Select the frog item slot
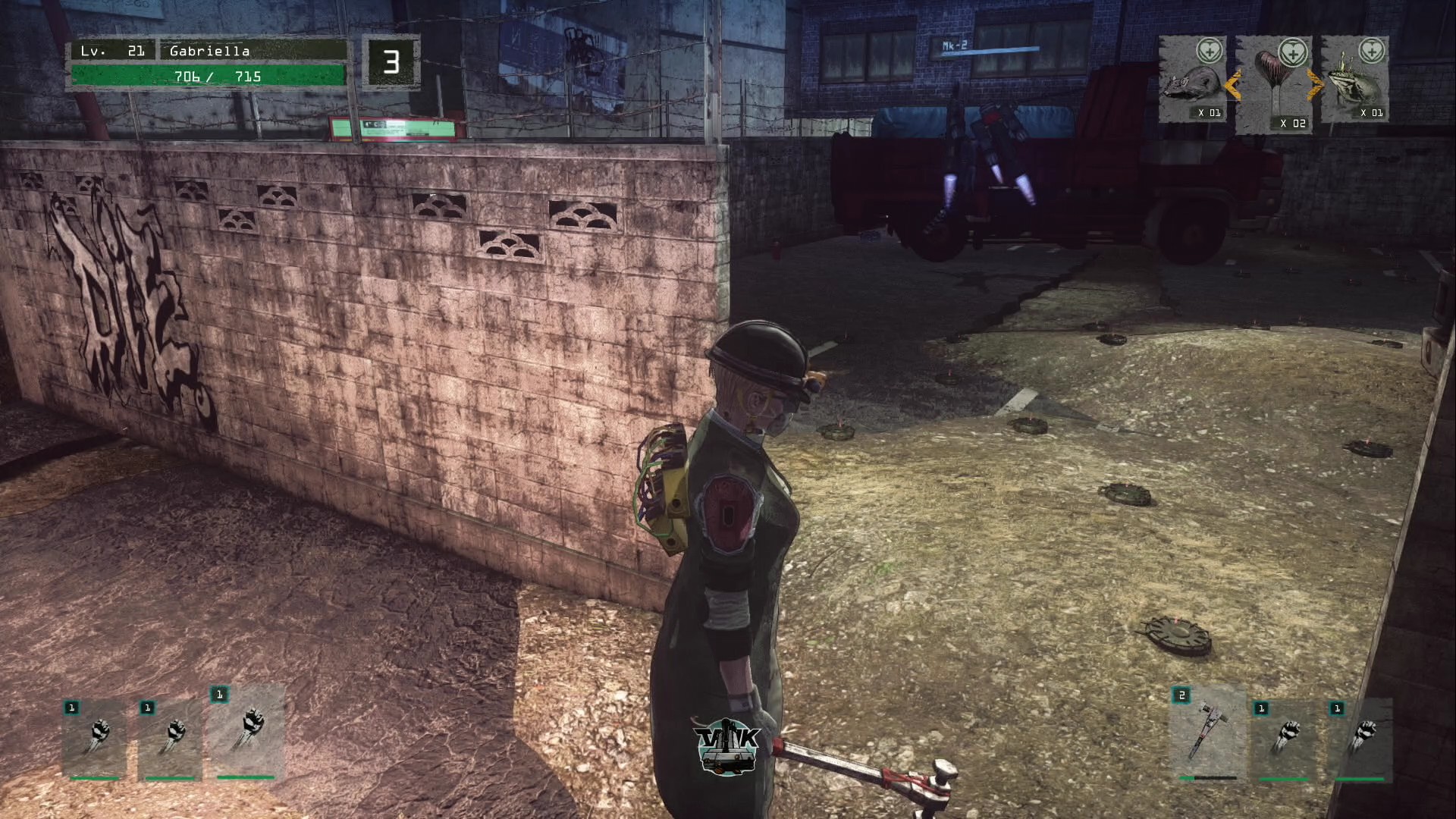Image resolution: width=1456 pixels, height=819 pixels. point(1357,80)
